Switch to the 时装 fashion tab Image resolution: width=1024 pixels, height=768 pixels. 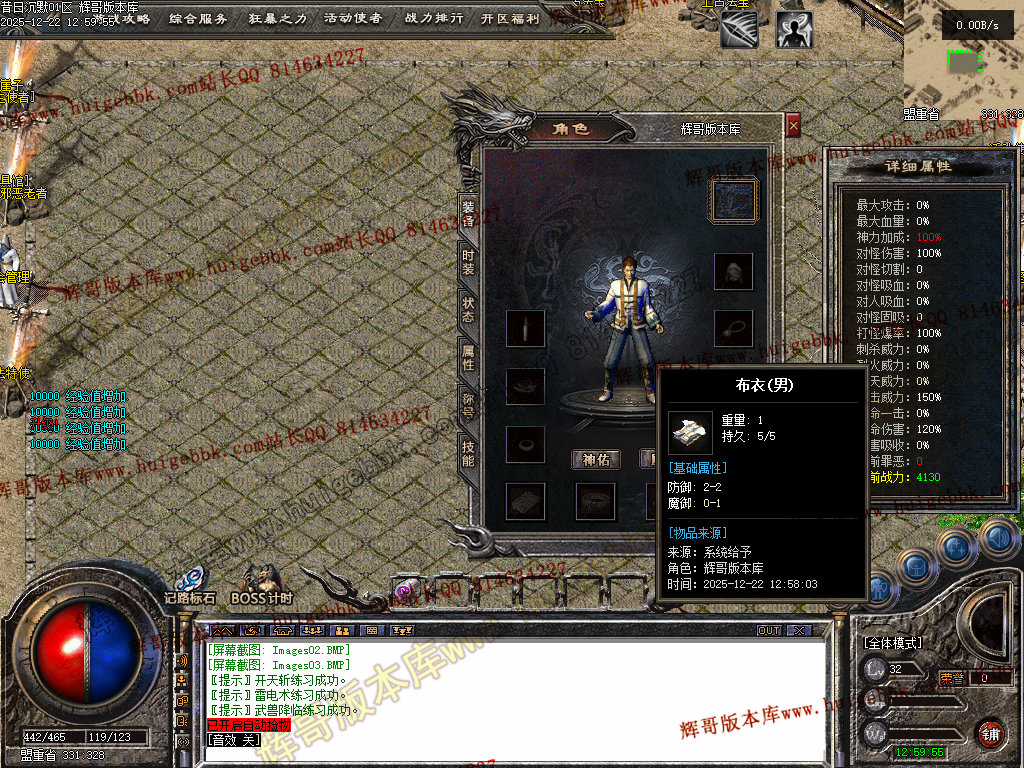pyautogui.click(x=468, y=262)
